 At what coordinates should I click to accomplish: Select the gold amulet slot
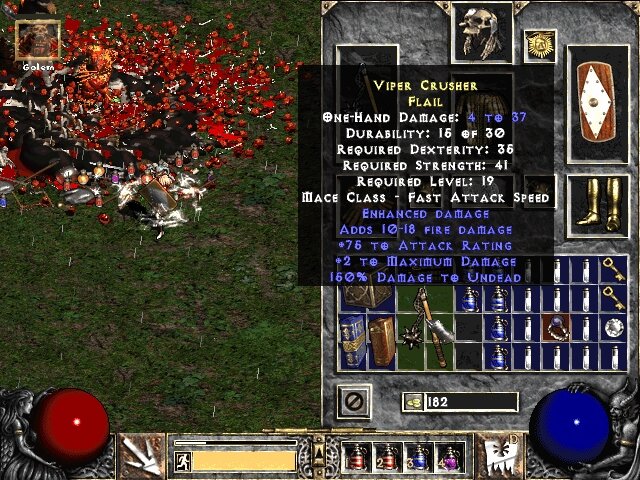[x=539, y=44]
